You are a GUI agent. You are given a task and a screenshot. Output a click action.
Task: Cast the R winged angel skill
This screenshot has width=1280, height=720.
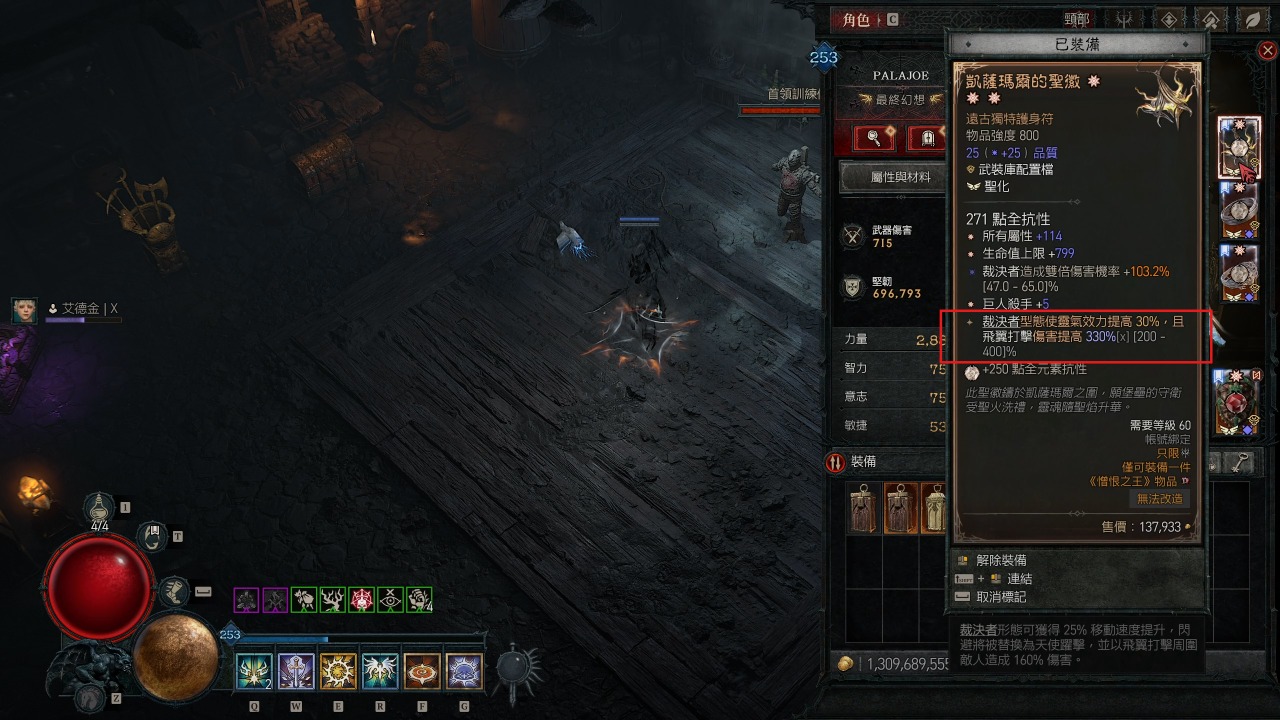[x=380, y=671]
